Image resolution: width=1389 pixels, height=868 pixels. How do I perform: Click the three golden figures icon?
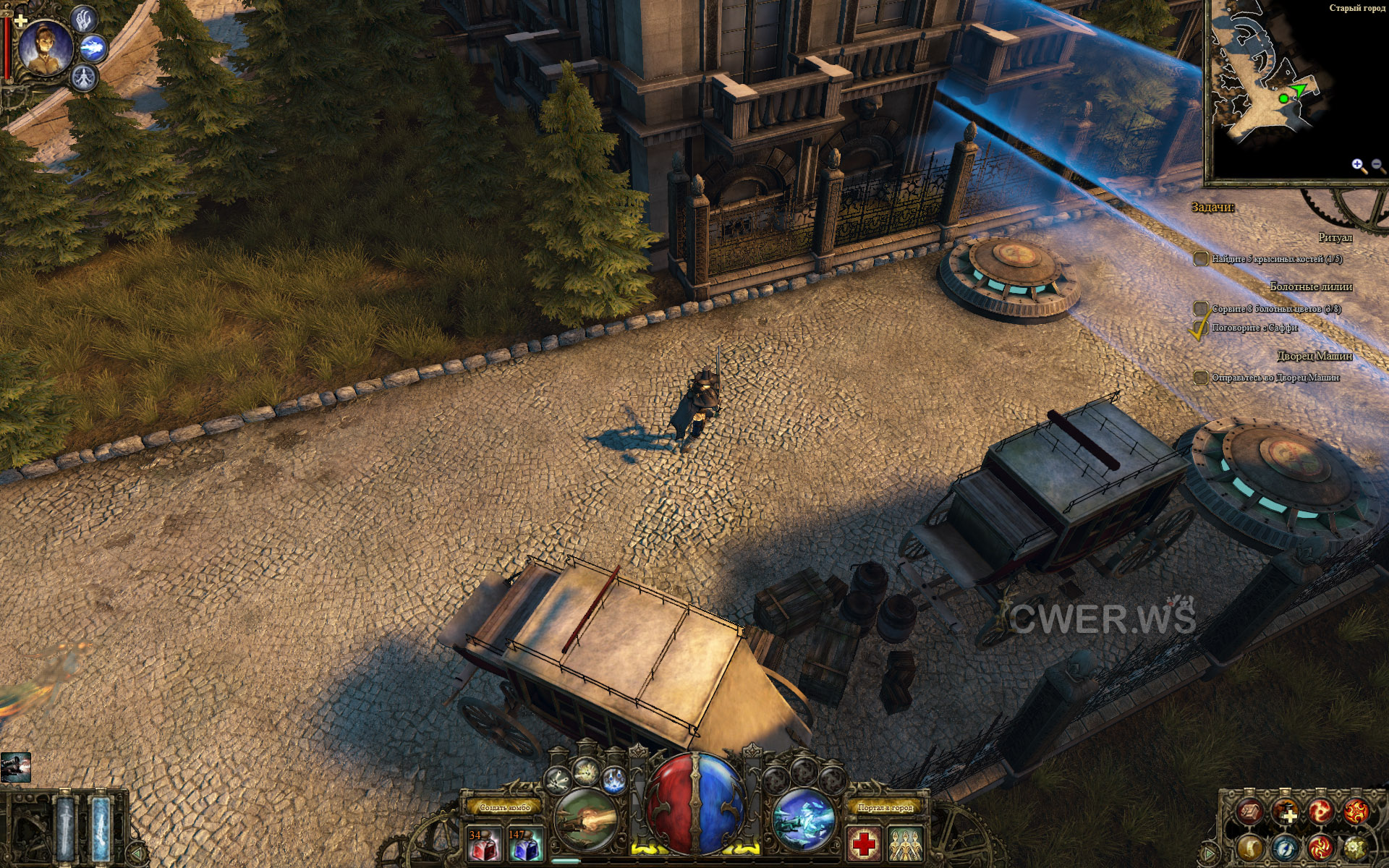click(x=906, y=843)
